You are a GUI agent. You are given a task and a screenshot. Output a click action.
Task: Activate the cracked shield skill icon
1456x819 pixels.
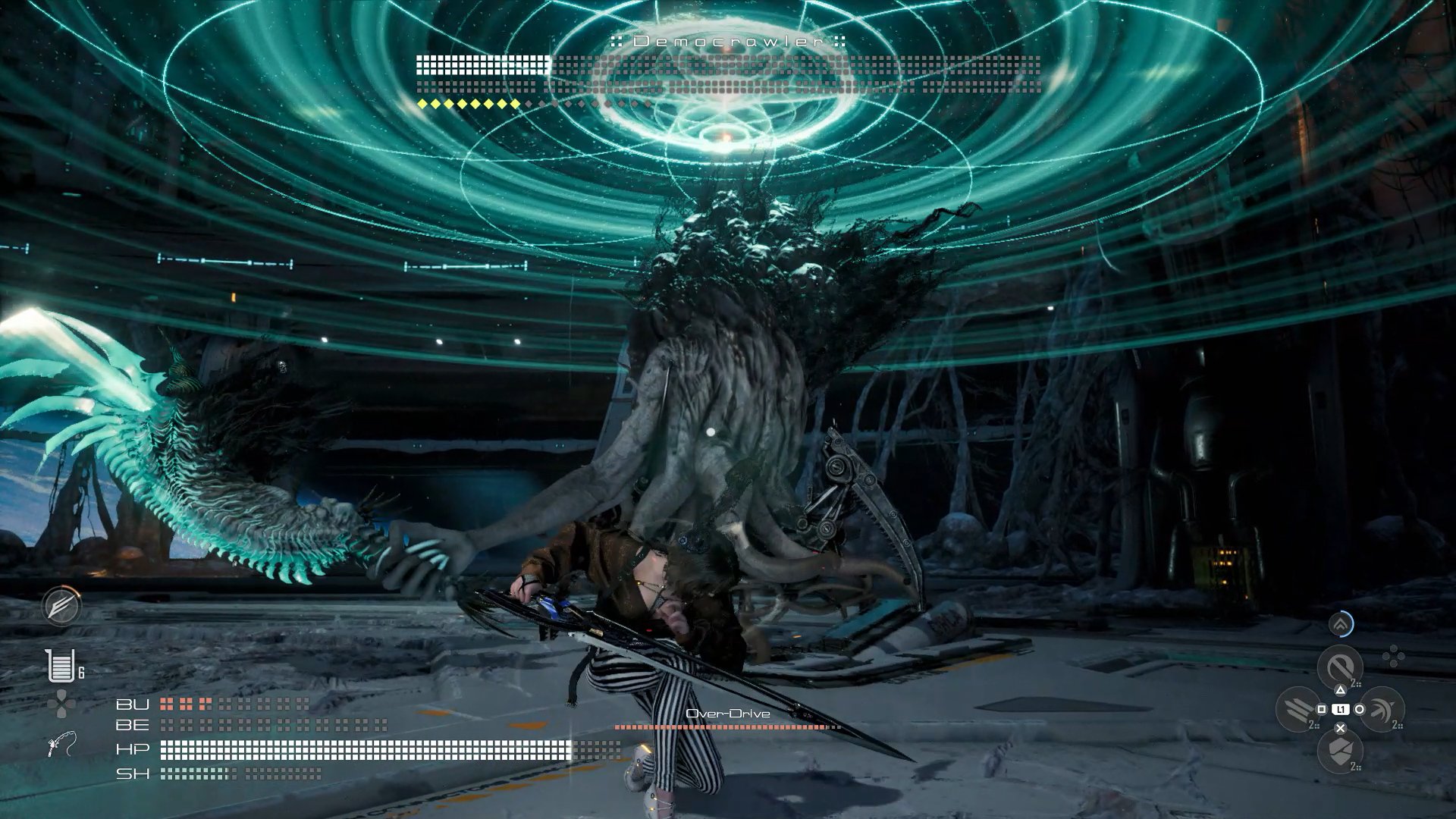(1340, 751)
